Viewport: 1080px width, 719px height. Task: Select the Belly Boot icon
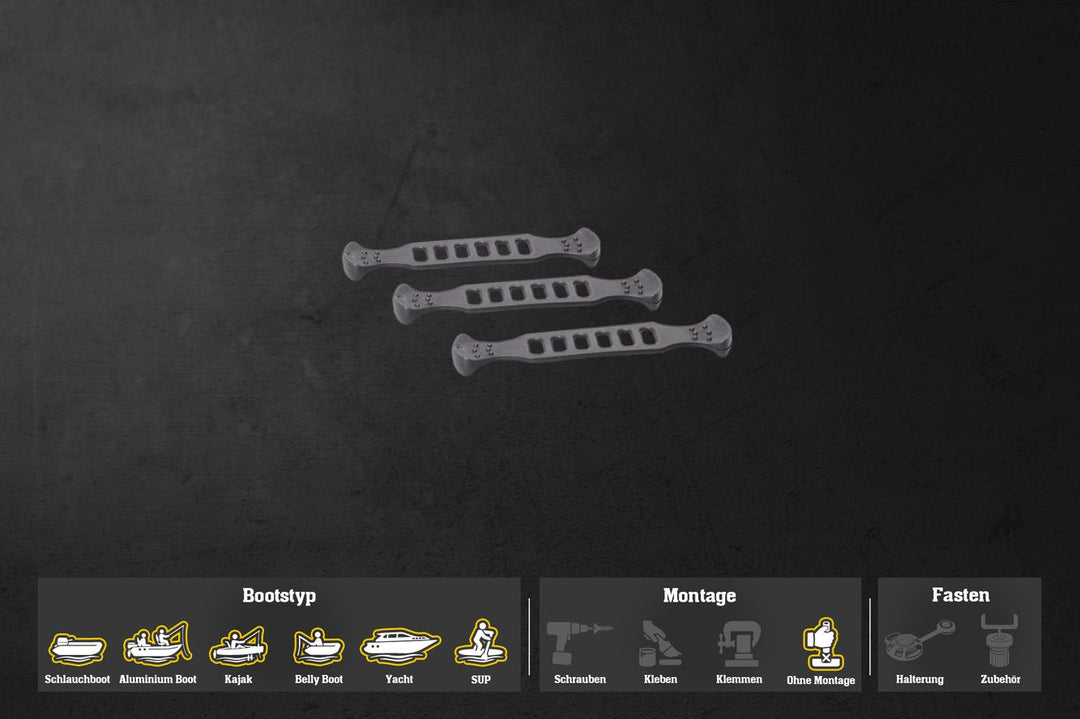pos(318,647)
